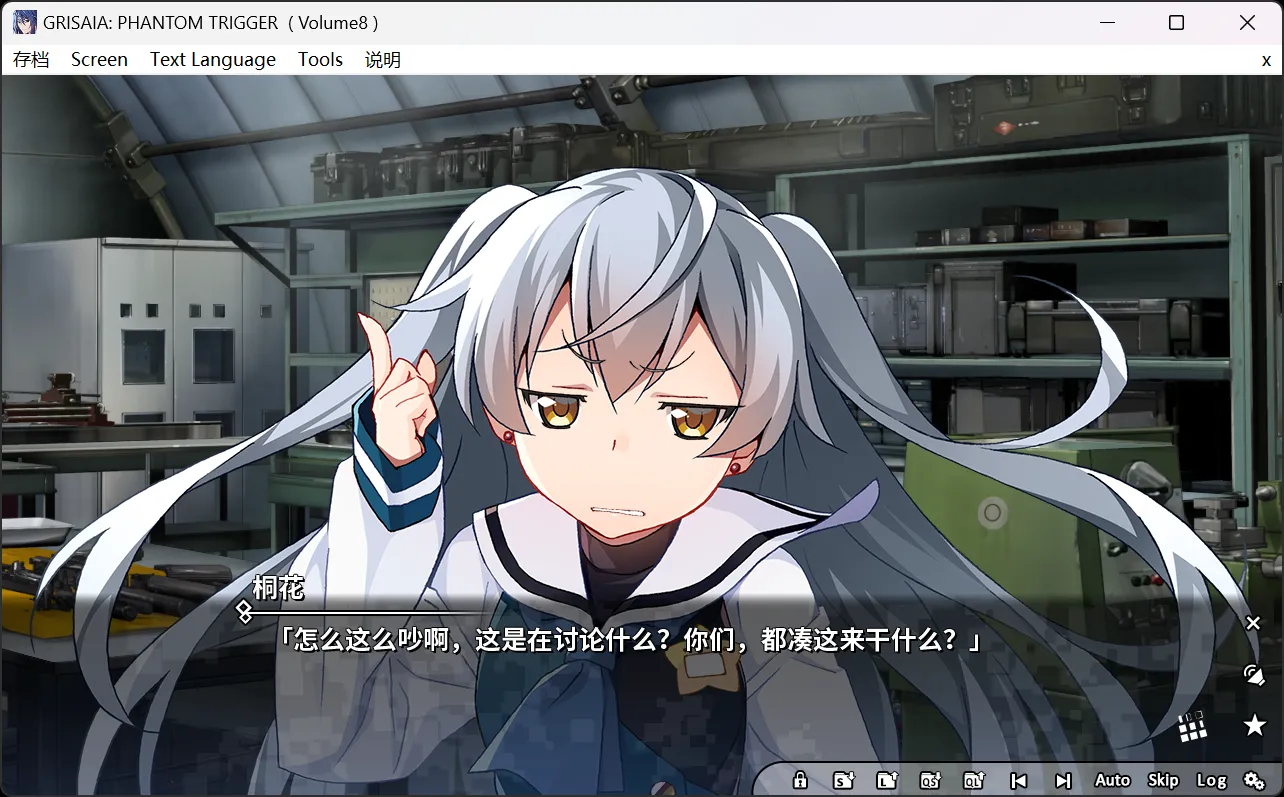Replay the voice line via speaker icon
Screen dimensions: 1284x797
pos(1253,673)
